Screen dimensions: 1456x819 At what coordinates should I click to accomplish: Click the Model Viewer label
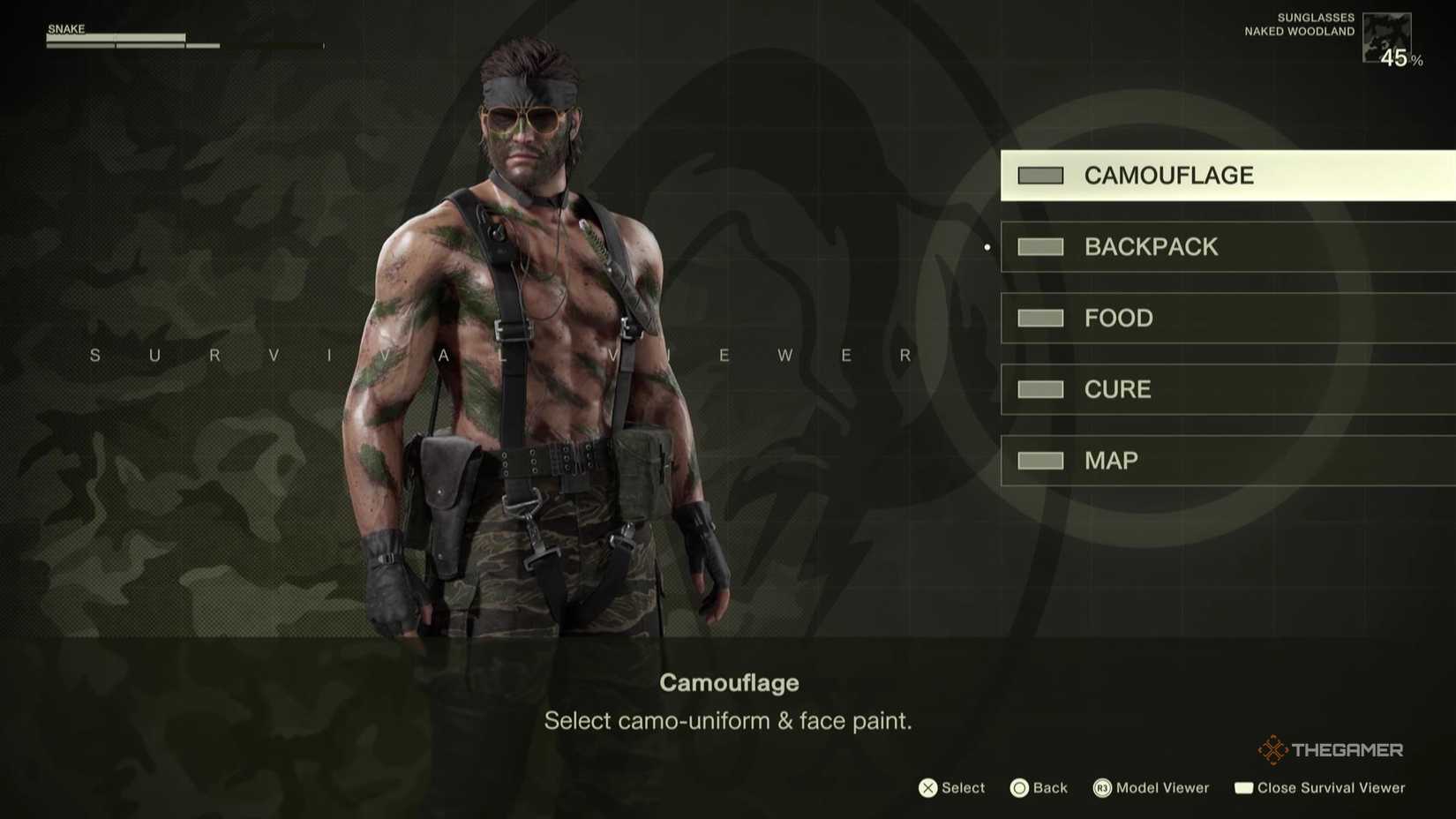(1162, 787)
